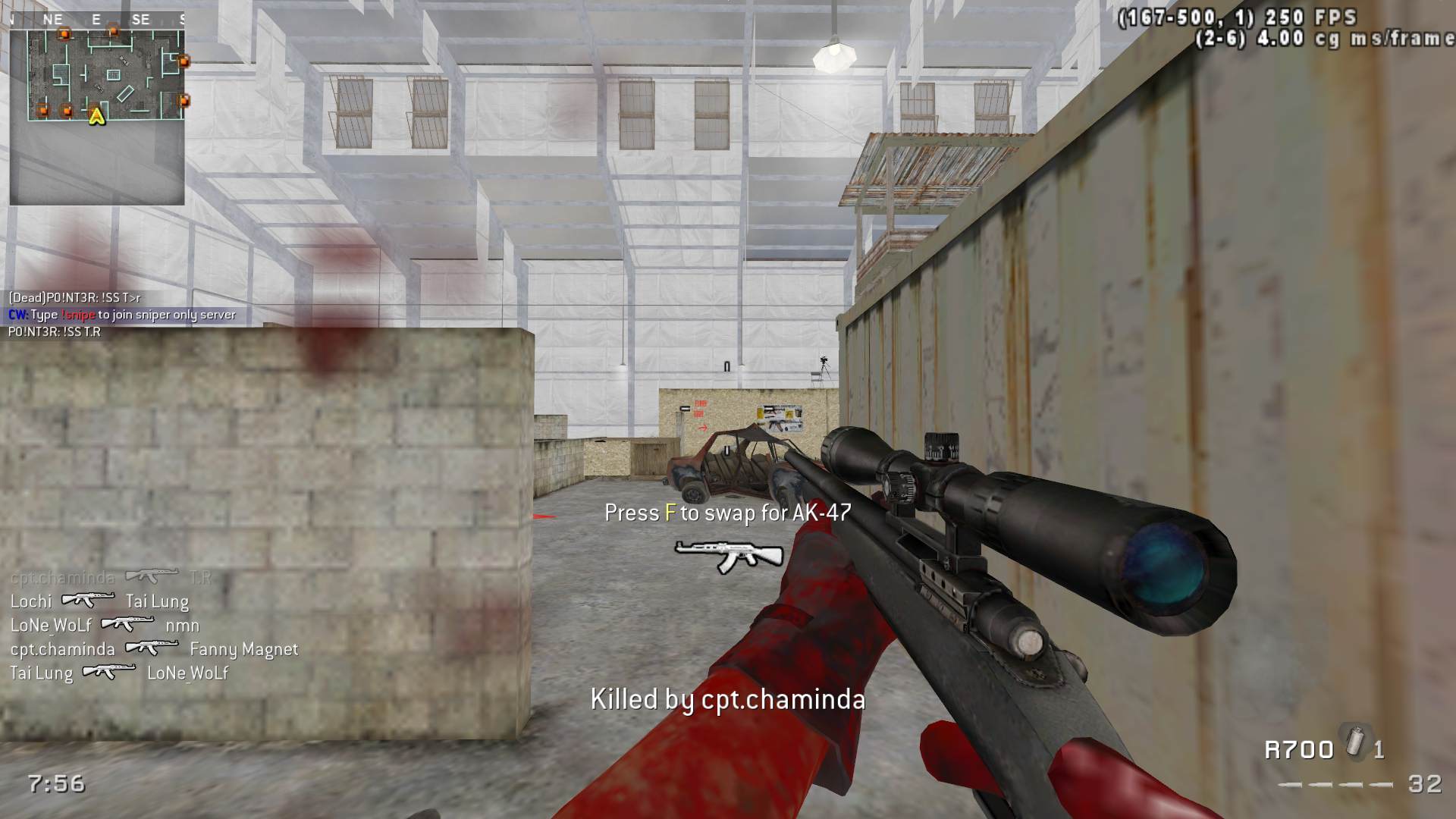Image resolution: width=1456 pixels, height=819 pixels.
Task: Click the frag grenade icon beside R700
Action: [1354, 741]
